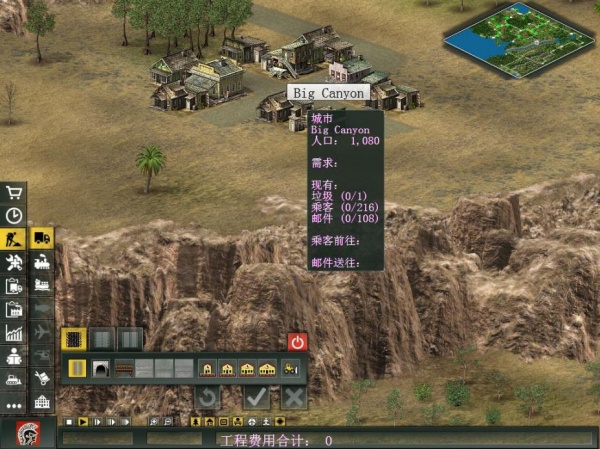Set game speed to normal play
Screen dimensions: 600x449
coord(83,422)
